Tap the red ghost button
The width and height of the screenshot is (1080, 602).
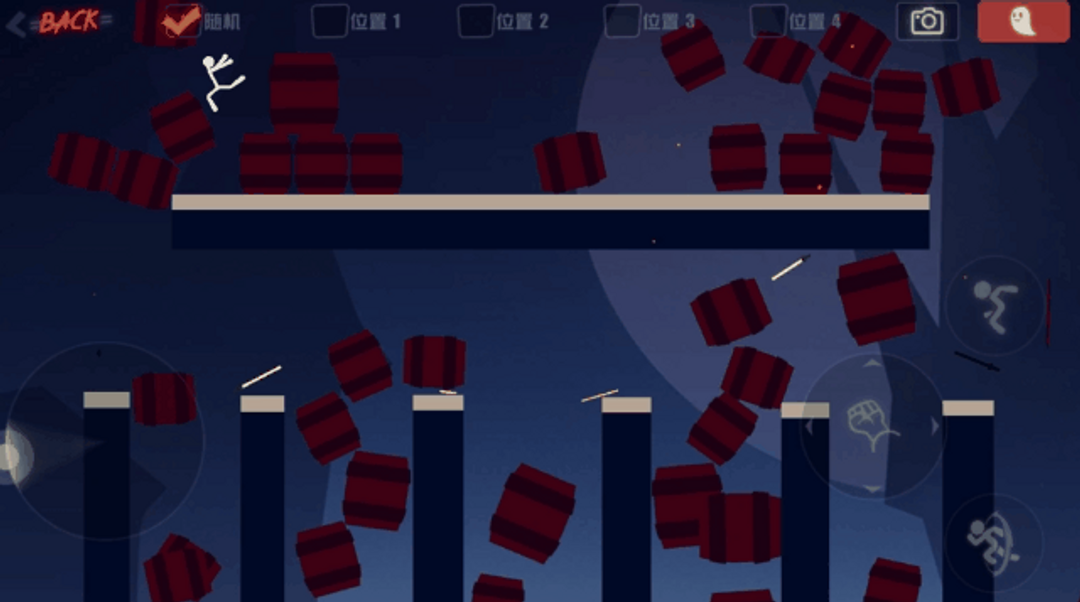tap(1023, 21)
